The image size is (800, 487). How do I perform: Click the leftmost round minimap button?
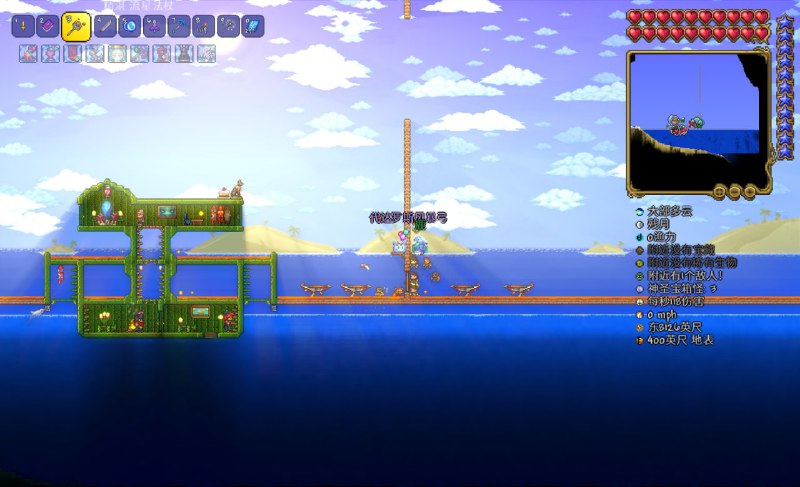click(x=717, y=190)
